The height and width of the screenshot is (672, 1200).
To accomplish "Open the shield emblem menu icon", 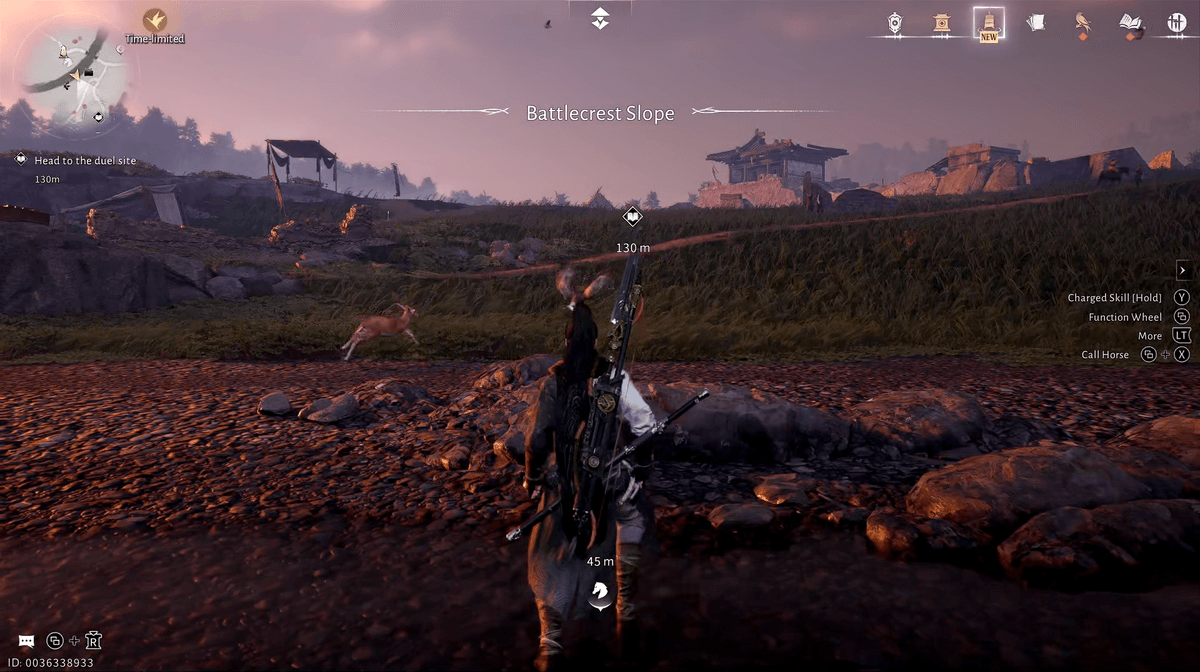I will coord(895,22).
